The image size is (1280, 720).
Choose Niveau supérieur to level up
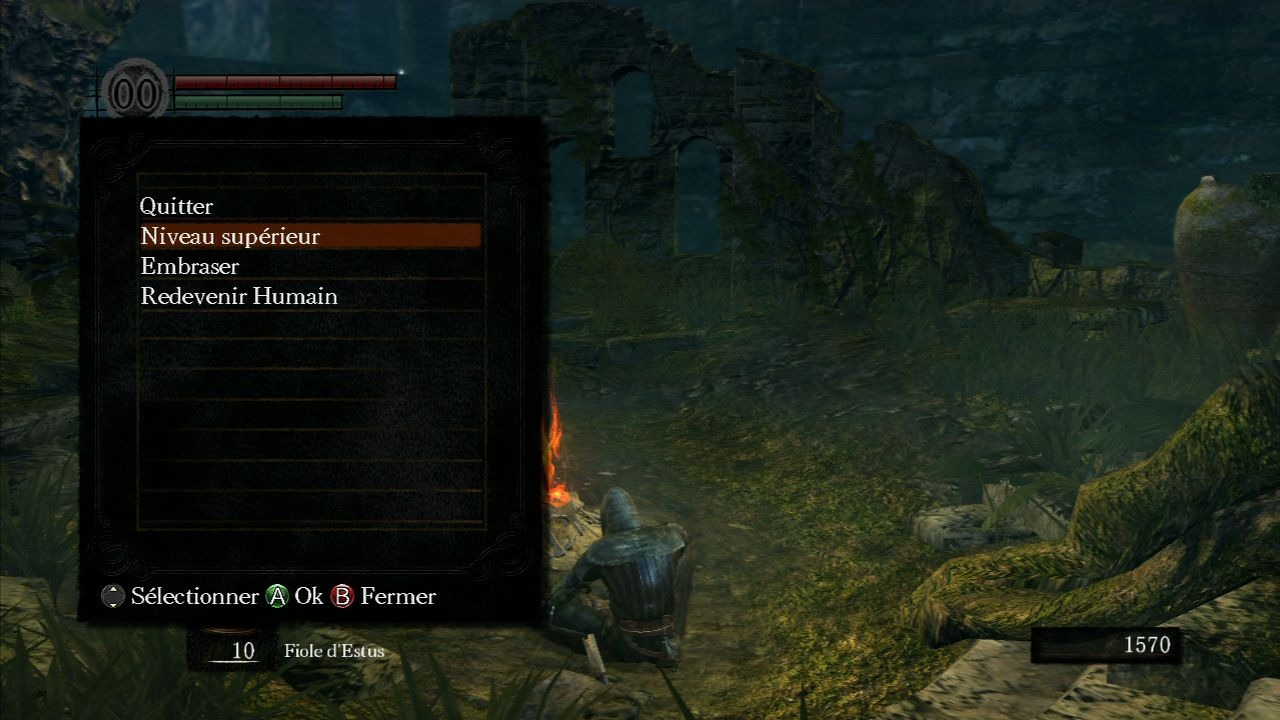(x=231, y=236)
